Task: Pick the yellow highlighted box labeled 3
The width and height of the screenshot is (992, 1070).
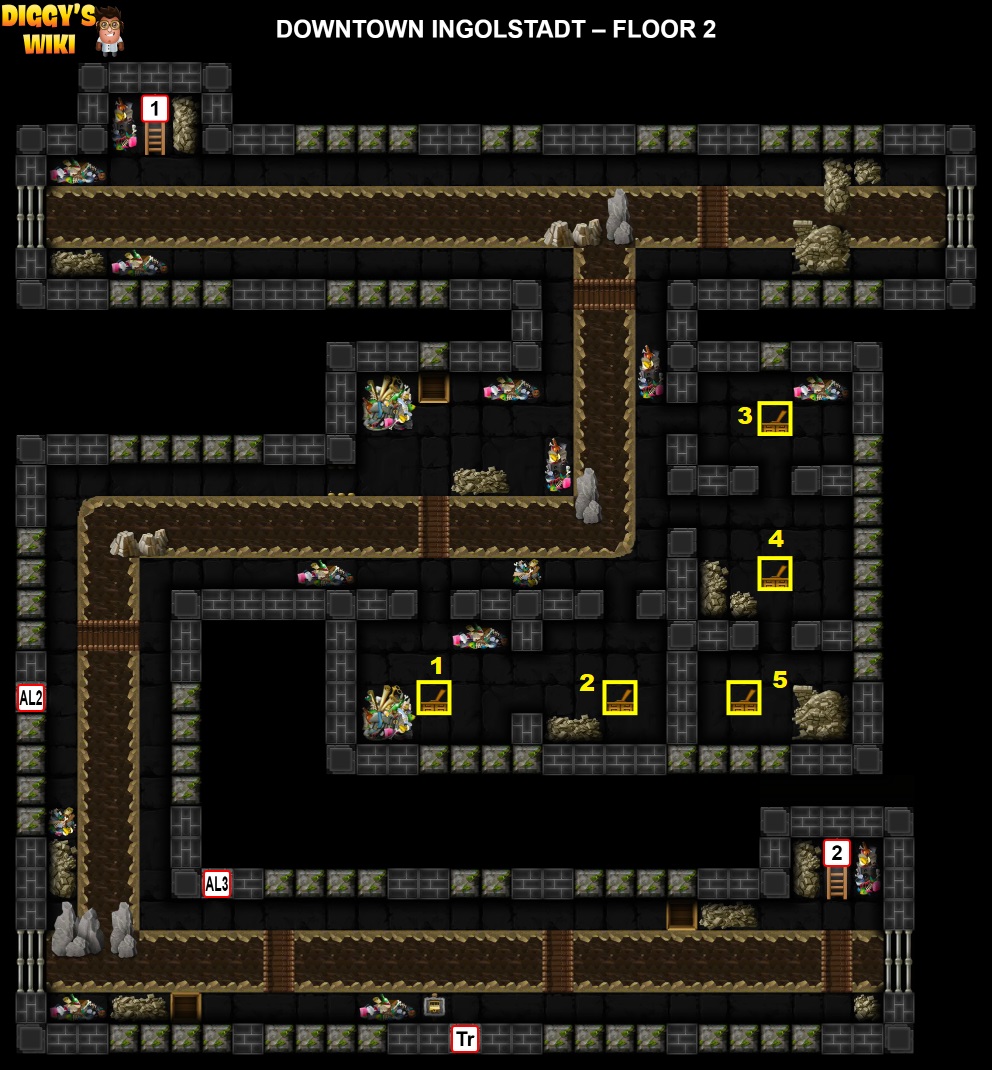Action: point(775,418)
